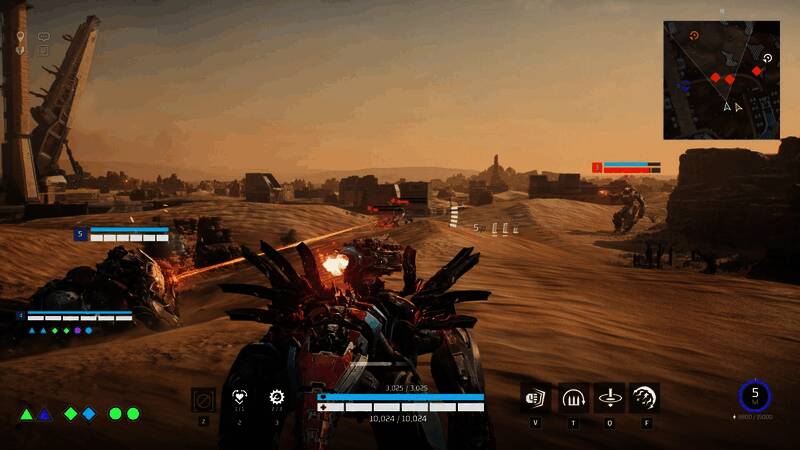Activate the arch-shaped barrier ability
This screenshot has height=450, width=800.
(x=573, y=397)
